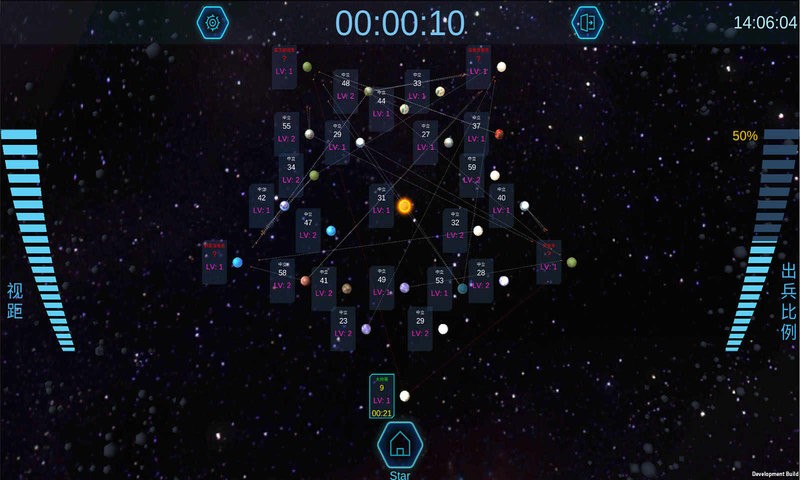This screenshot has height=480, width=800.
Task: Click the exit door hexagon icon
Action: [x=587, y=22]
